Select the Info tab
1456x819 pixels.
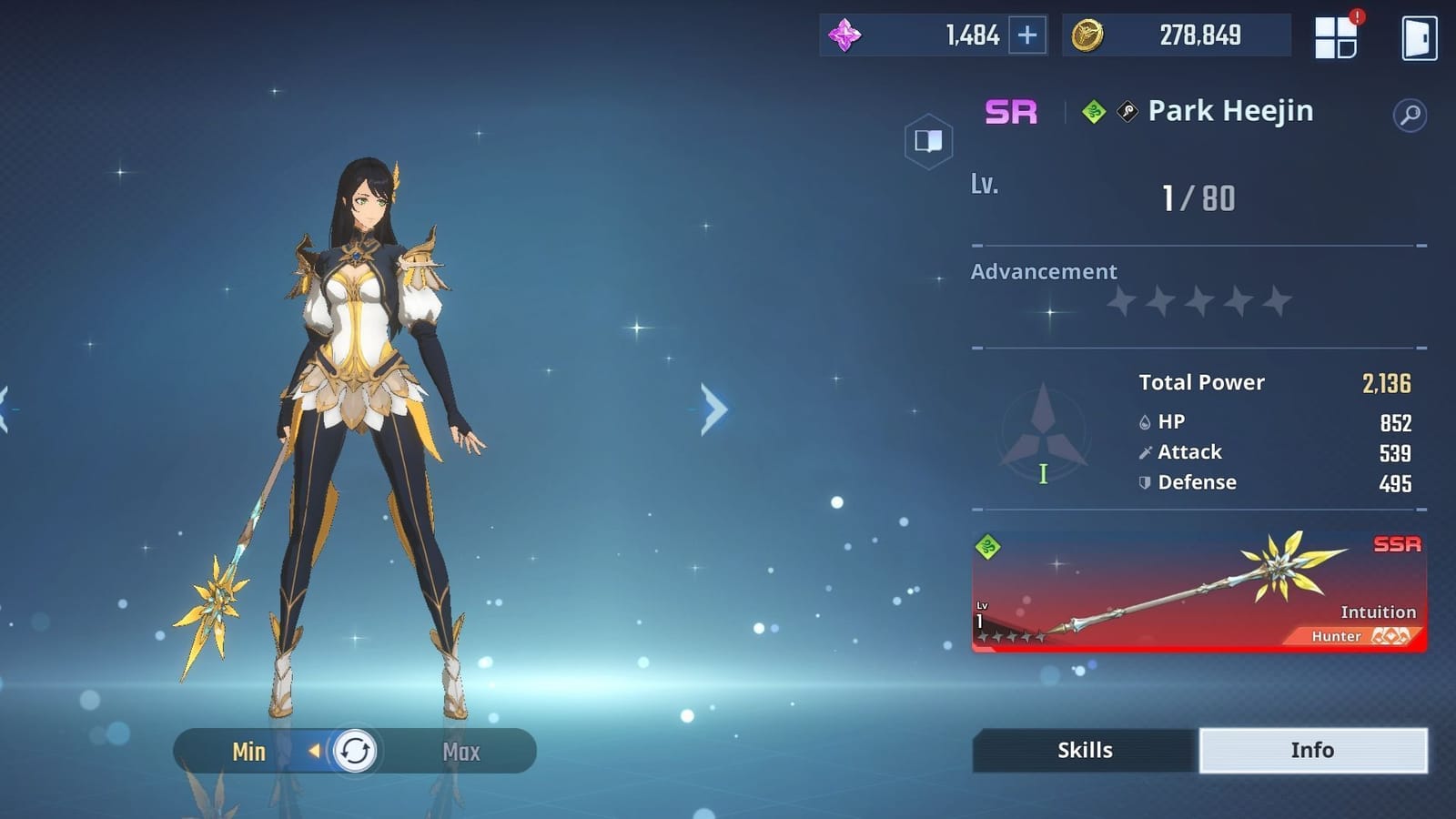click(x=1314, y=750)
